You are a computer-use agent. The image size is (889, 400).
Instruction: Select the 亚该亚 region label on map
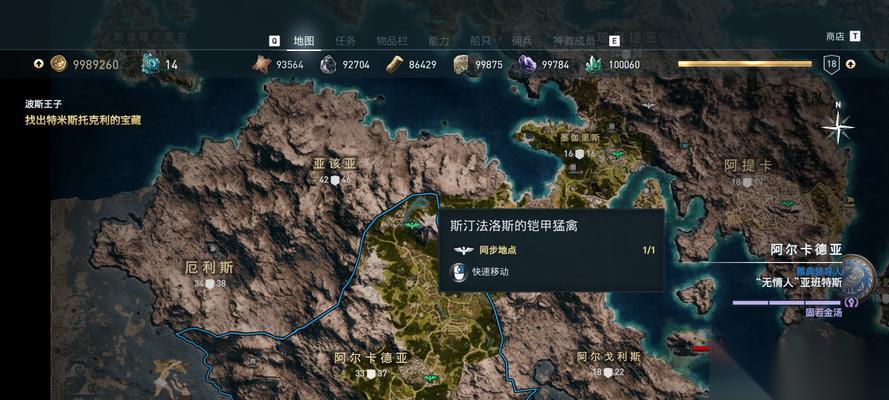point(334,164)
